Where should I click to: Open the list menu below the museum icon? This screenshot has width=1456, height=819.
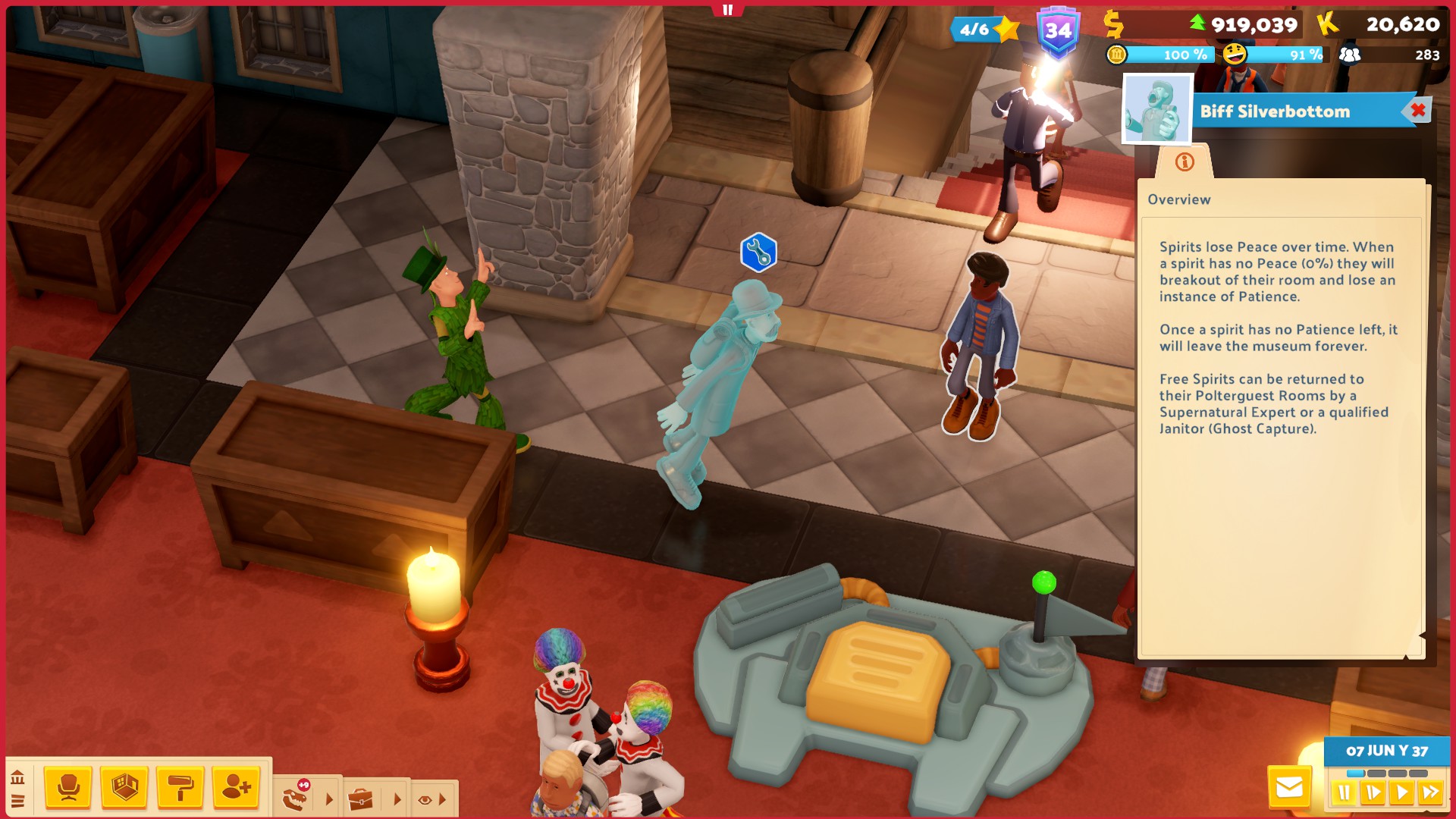18,800
